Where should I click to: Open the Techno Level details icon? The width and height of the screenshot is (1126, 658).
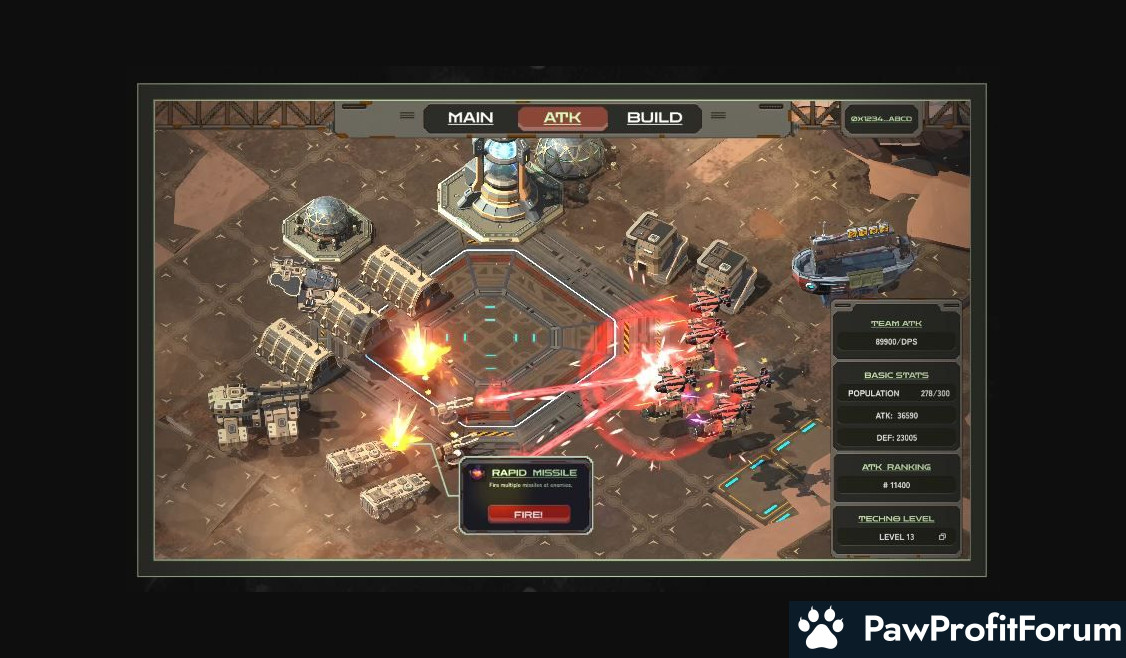(942, 537)
